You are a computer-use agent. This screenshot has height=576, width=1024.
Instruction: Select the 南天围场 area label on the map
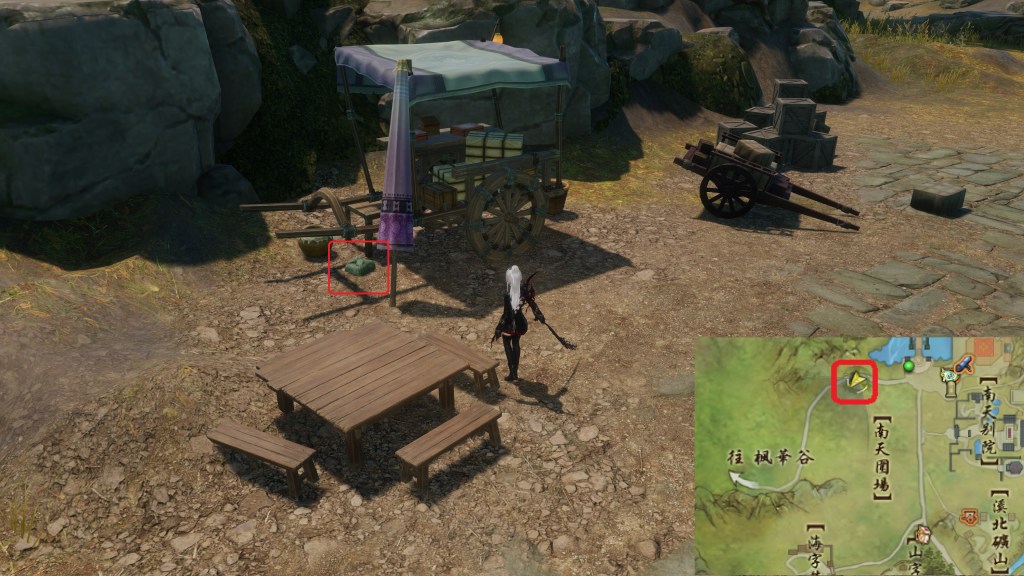[881, 457]
